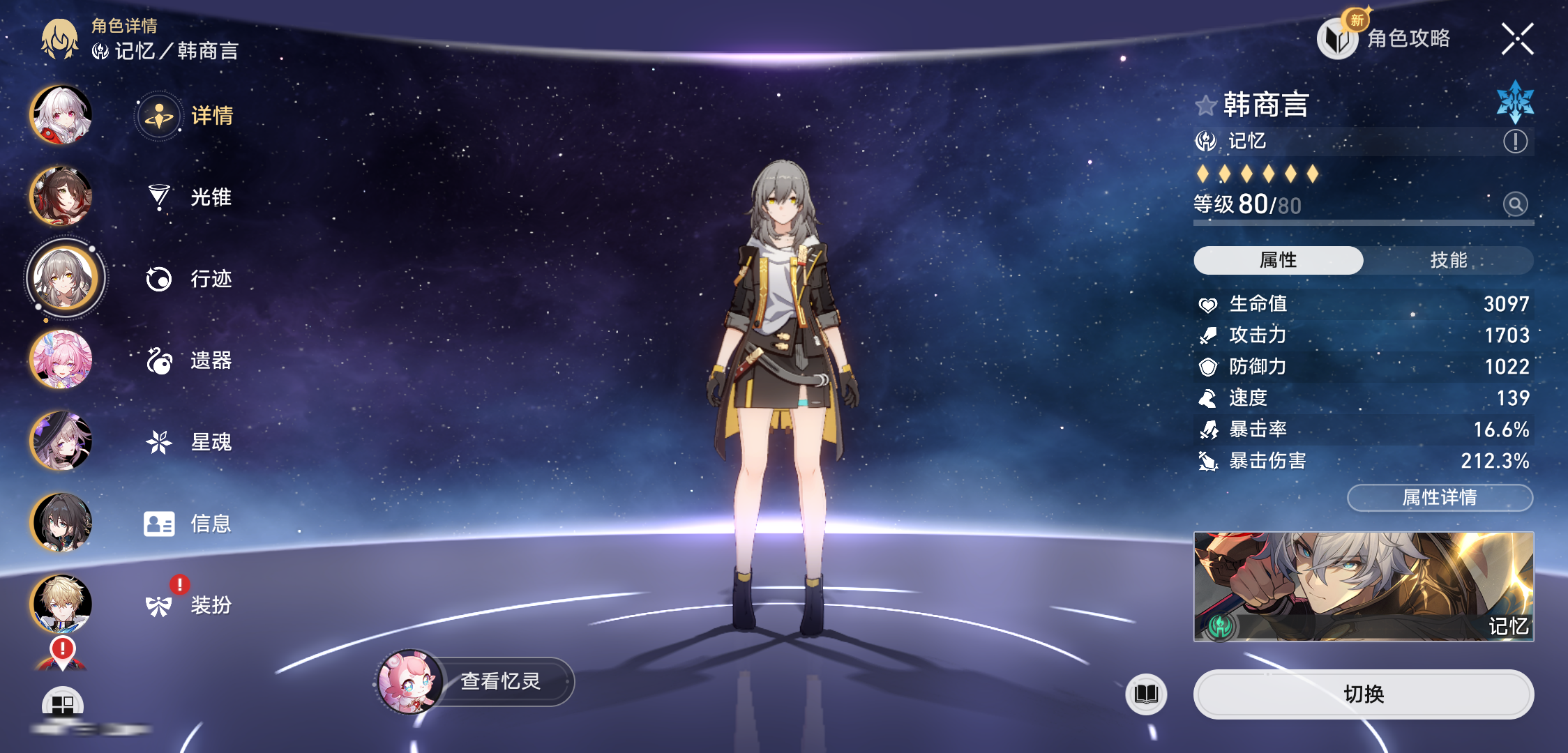The height and width of the screenshot is (753, 1568).
Task: Open the 角色攻略 character guide
Action: [x=1385, y=38]
